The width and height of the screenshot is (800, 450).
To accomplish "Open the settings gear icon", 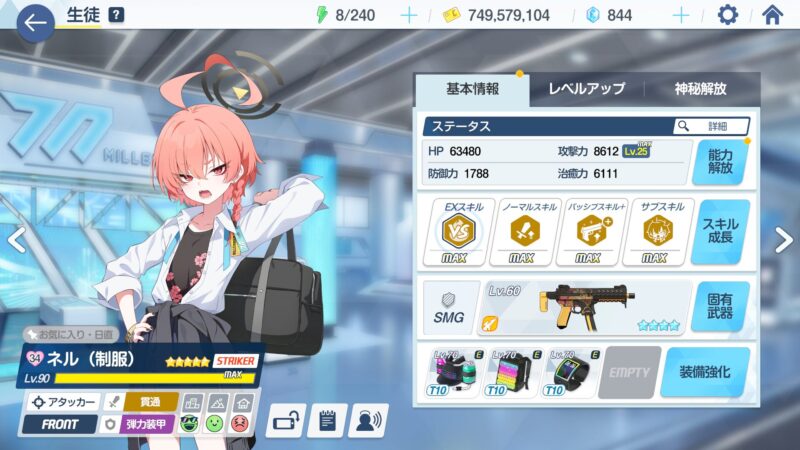I will pos(728,15).
